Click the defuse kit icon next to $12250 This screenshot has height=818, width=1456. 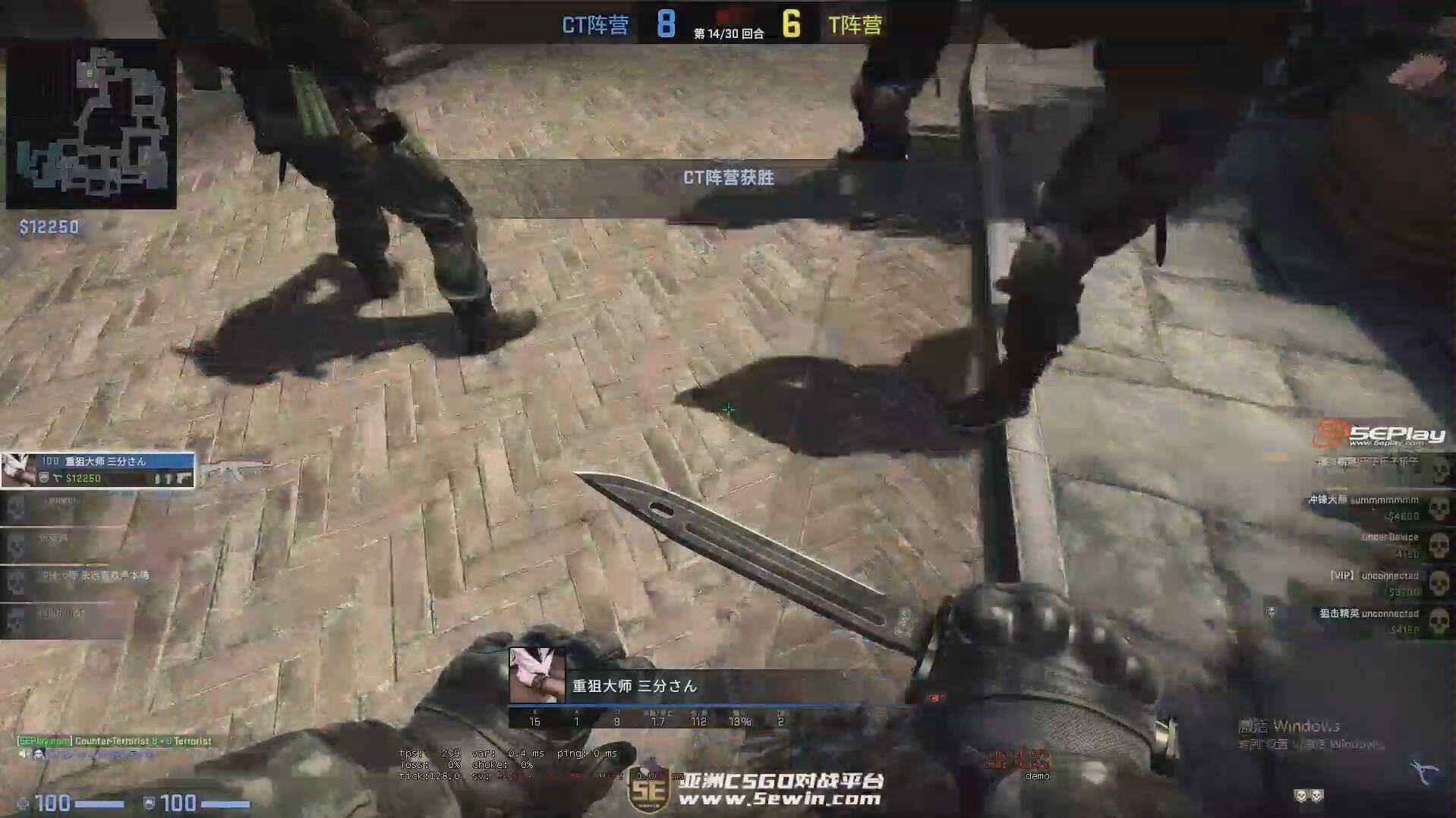(x=58, y=479)
